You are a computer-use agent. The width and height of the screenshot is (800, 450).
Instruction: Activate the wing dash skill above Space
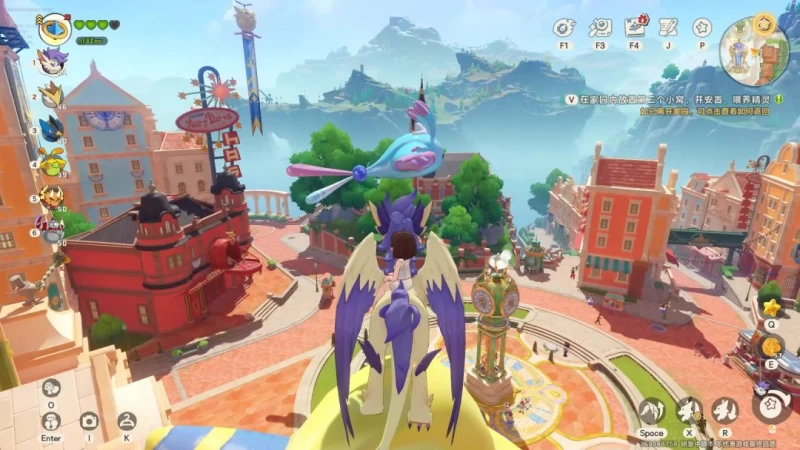(652, 410)
